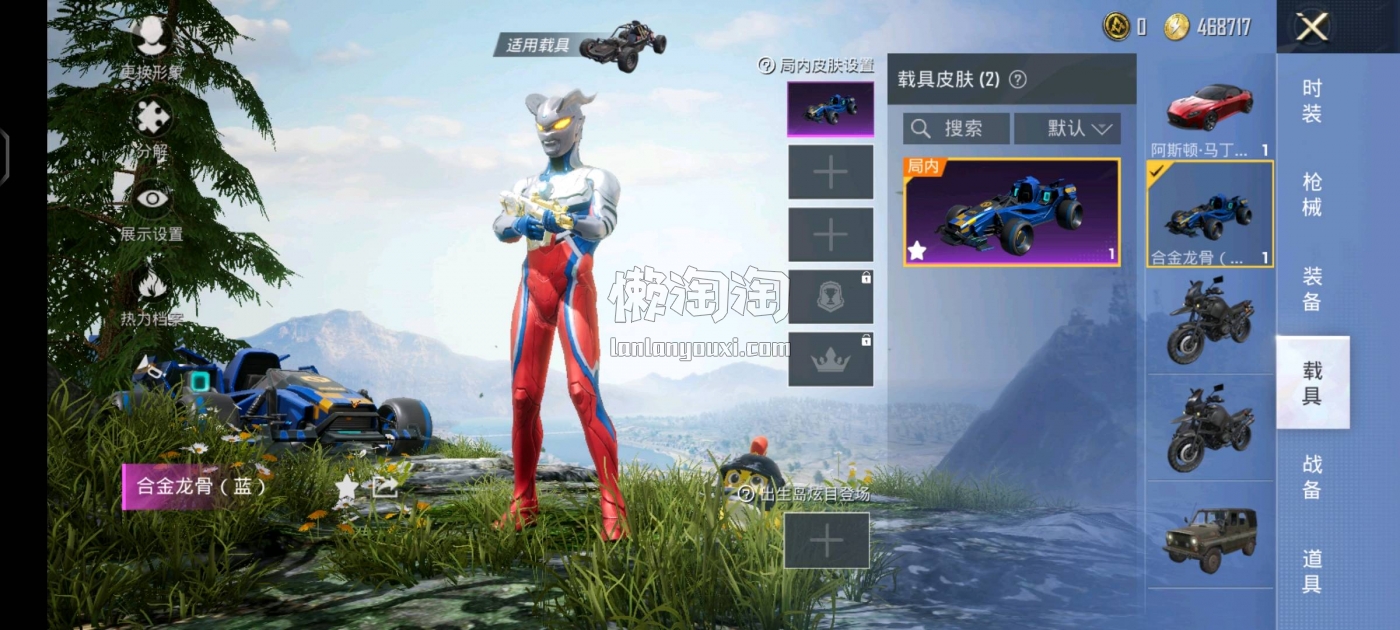Screen dimensions: 1400x630
Task: Choose the green jeep vehicle thumbnail
Action: point(1210,534)
